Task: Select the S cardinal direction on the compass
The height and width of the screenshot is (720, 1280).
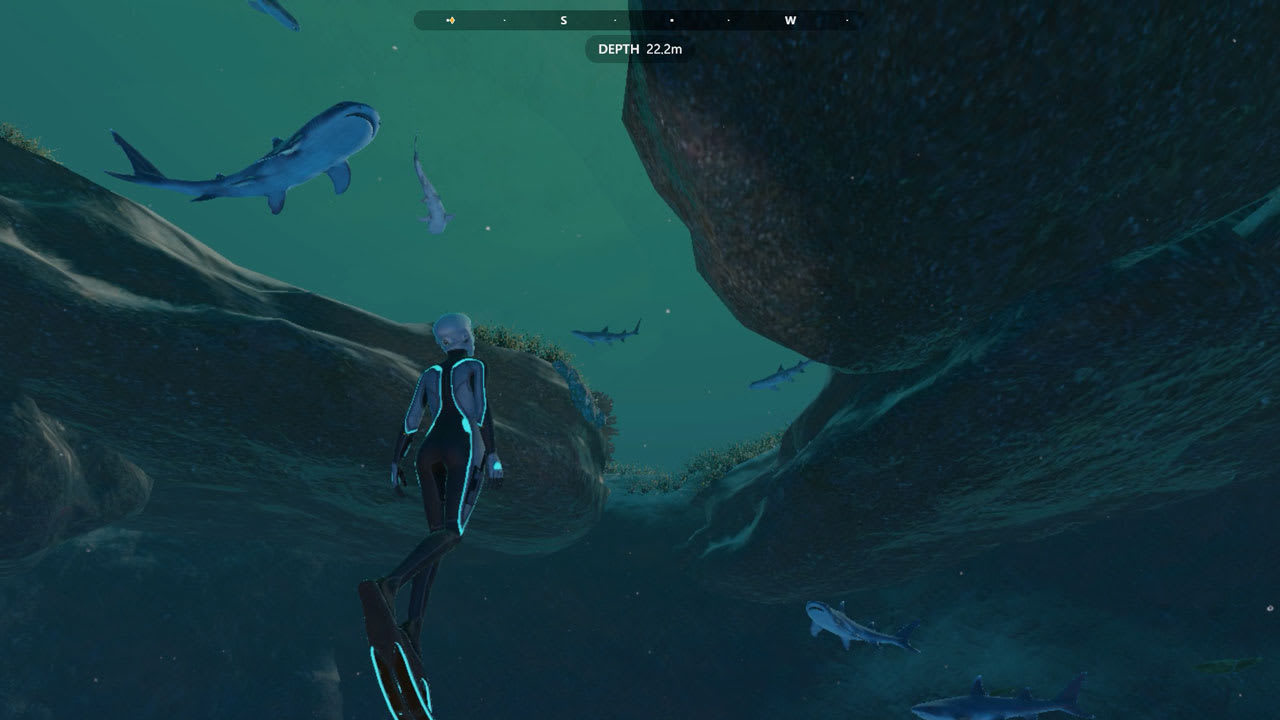Action: coord(562,19)
